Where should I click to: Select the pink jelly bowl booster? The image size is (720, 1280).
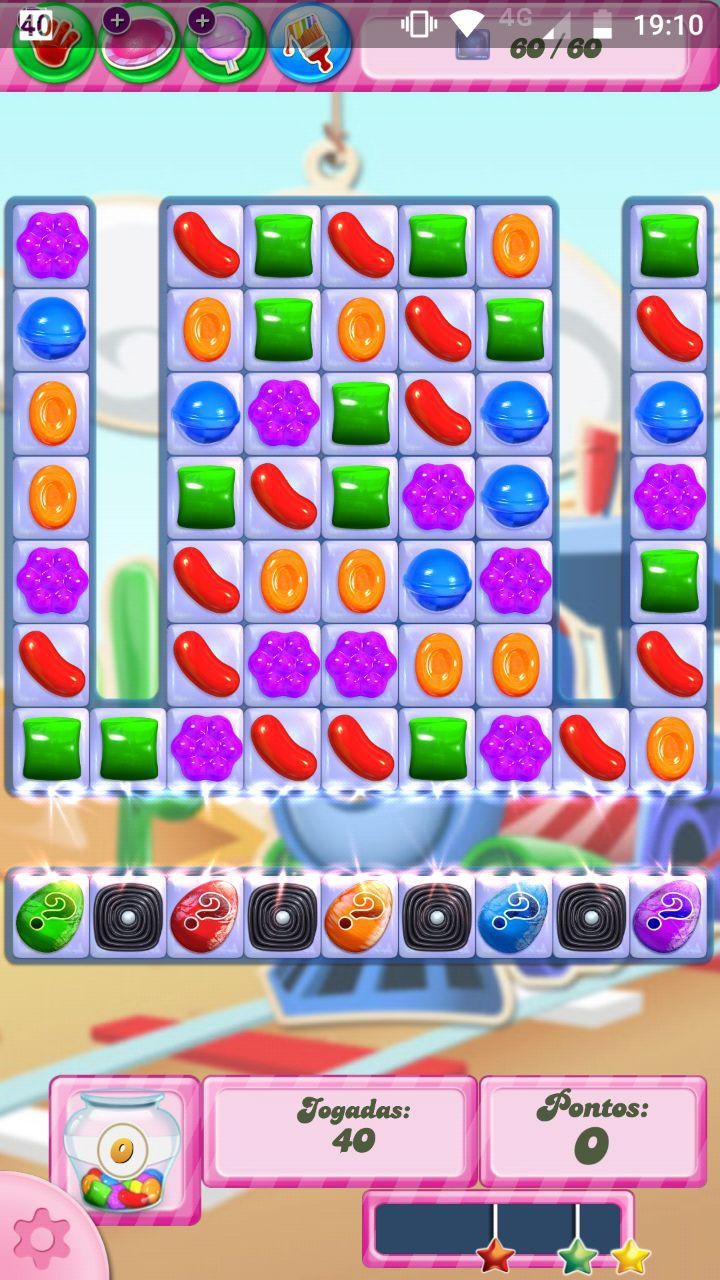click(140, 44)
